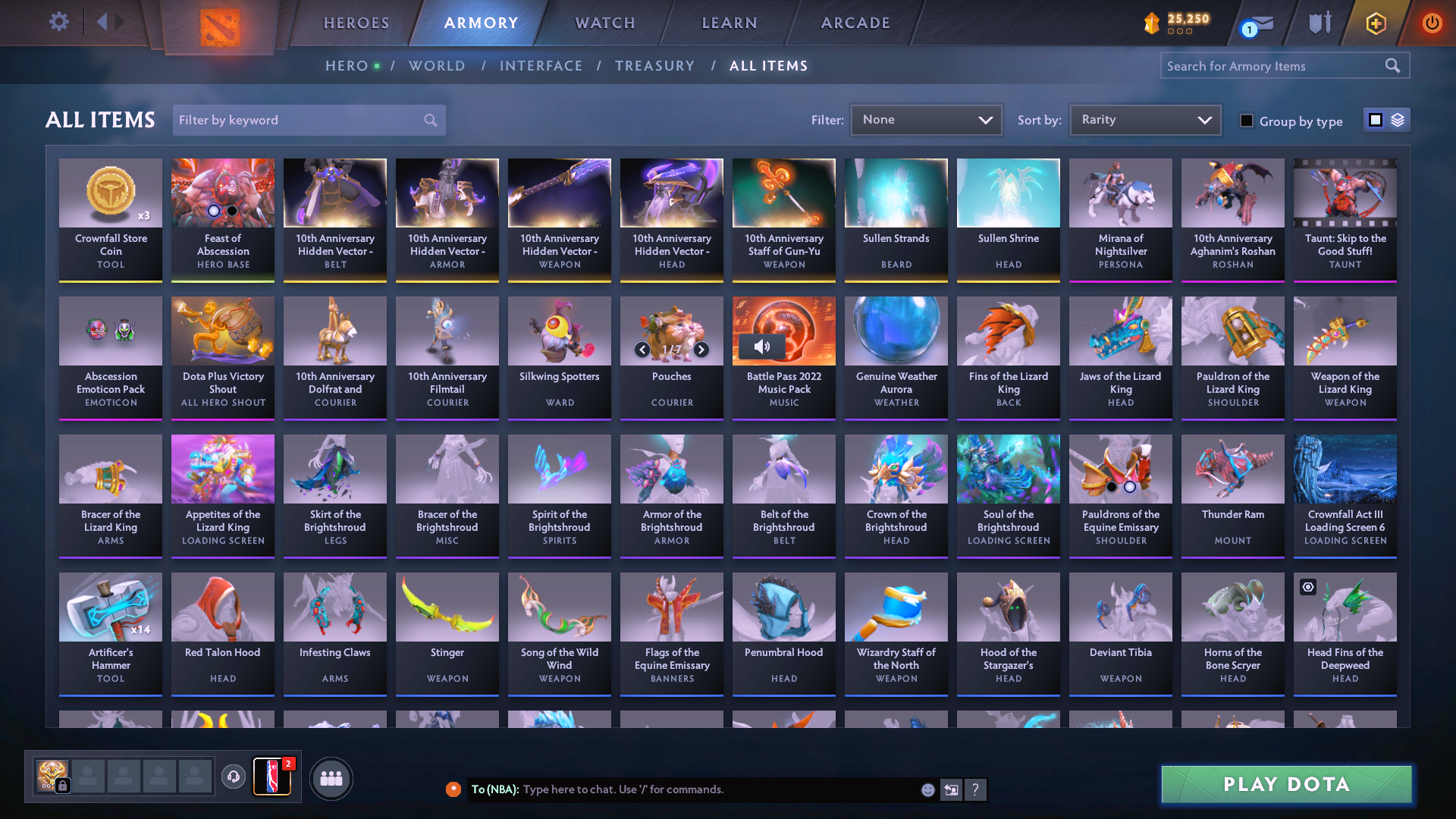Open the Filter dropdown showing None
Image resolution: width=1456 pixels, height=819 pixels.
(x=926, y=120)
